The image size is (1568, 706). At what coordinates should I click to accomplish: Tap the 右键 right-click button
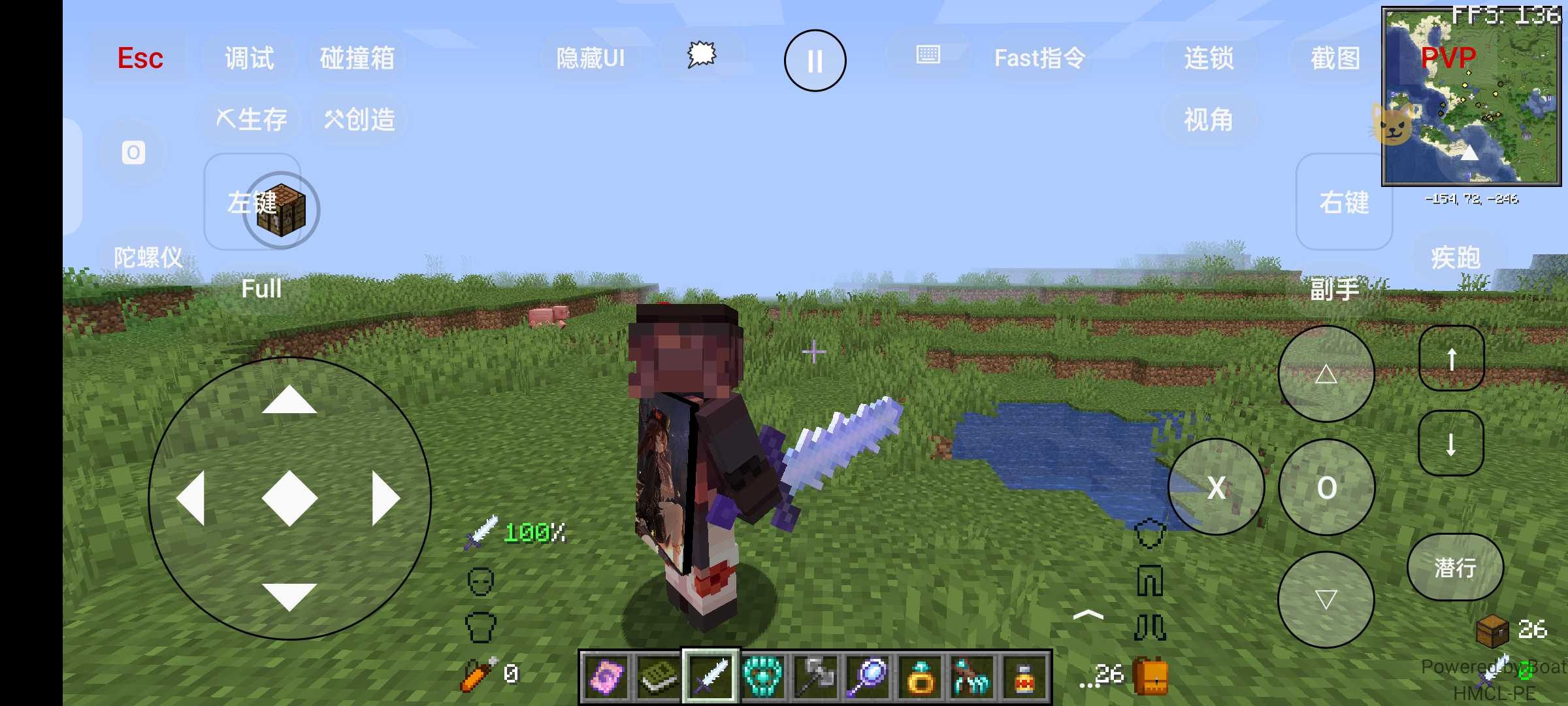pyautogui.click(x=1344, y=202)
